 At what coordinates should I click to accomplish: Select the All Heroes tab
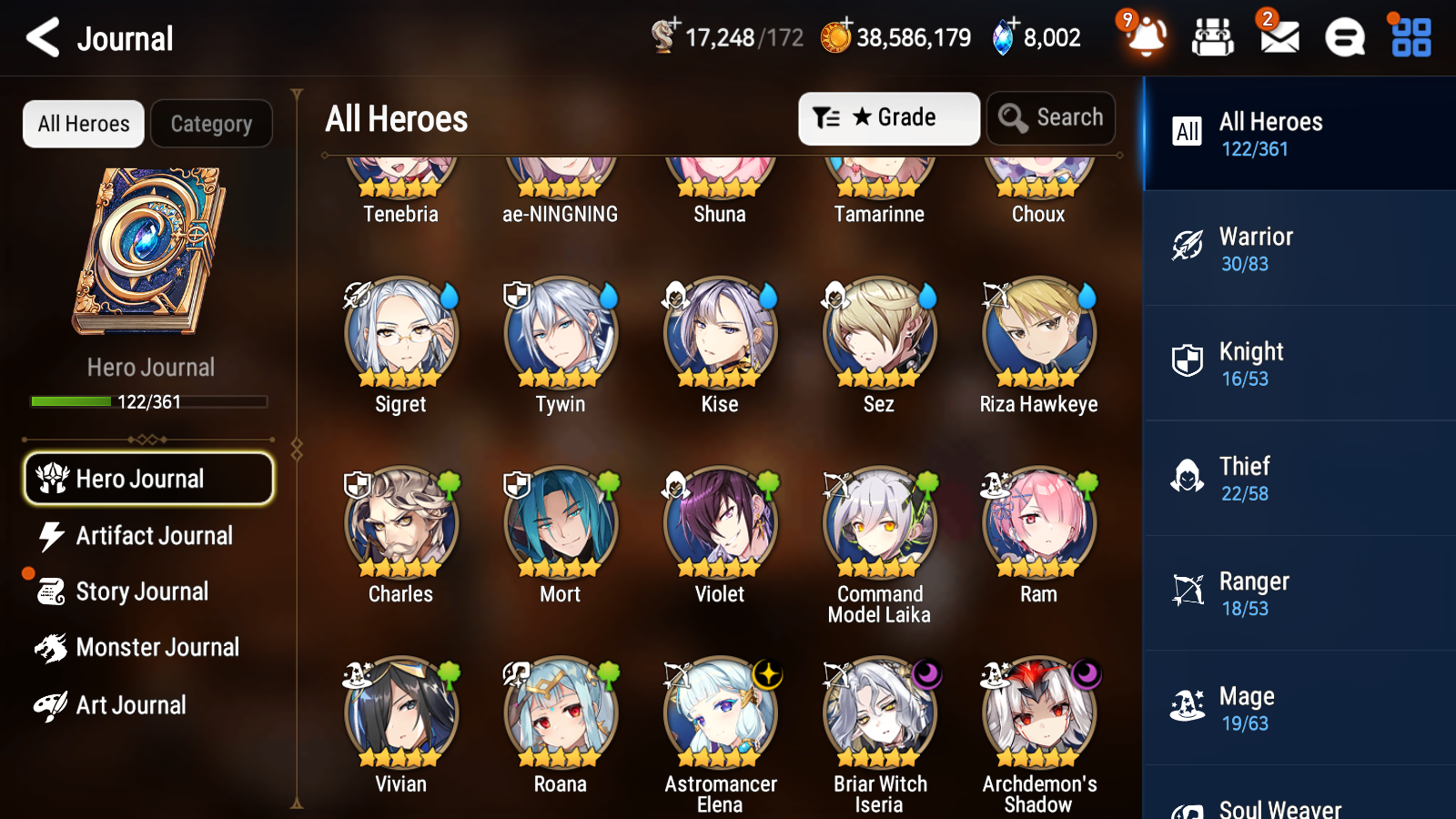coord(82,124)
